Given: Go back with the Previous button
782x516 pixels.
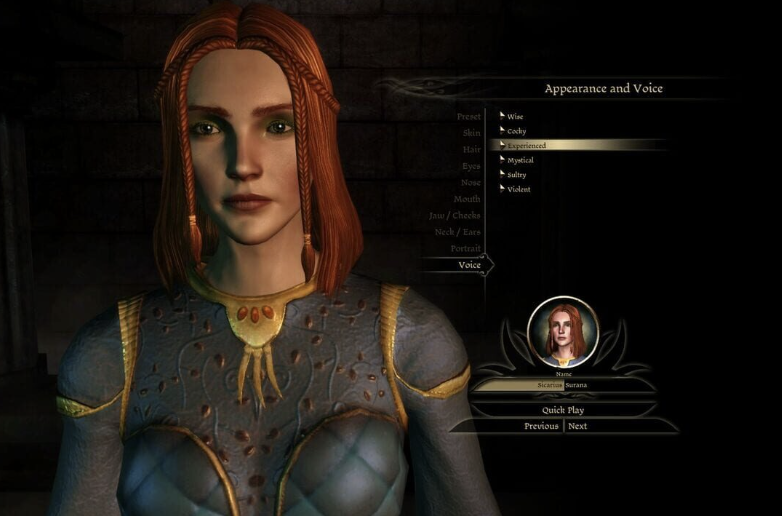Looking at the screenshot, I should click(541, 426).
